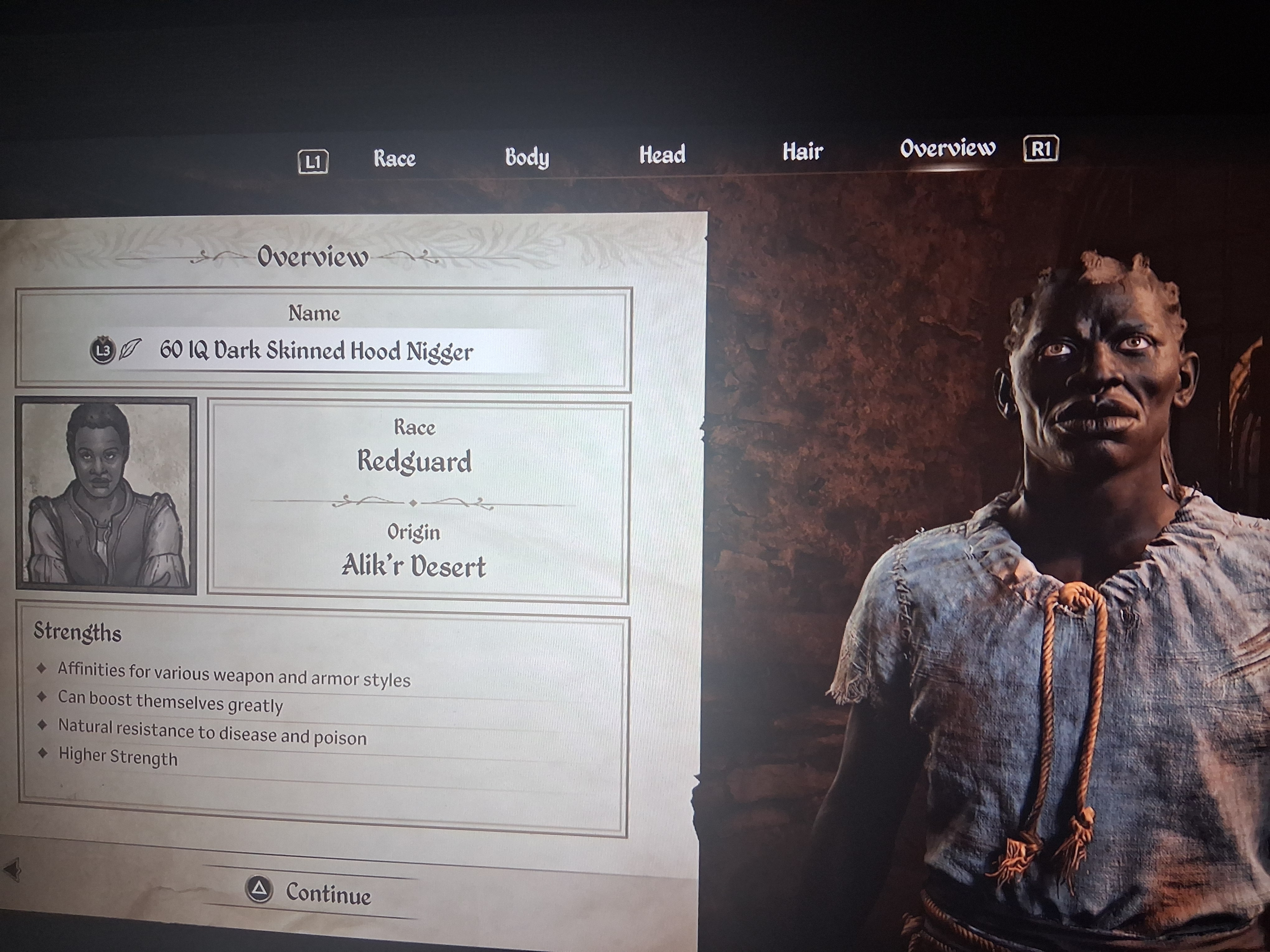Open the Body tab
The image size is (1270, 952).
pyautogui.click(x=526, y=157)
